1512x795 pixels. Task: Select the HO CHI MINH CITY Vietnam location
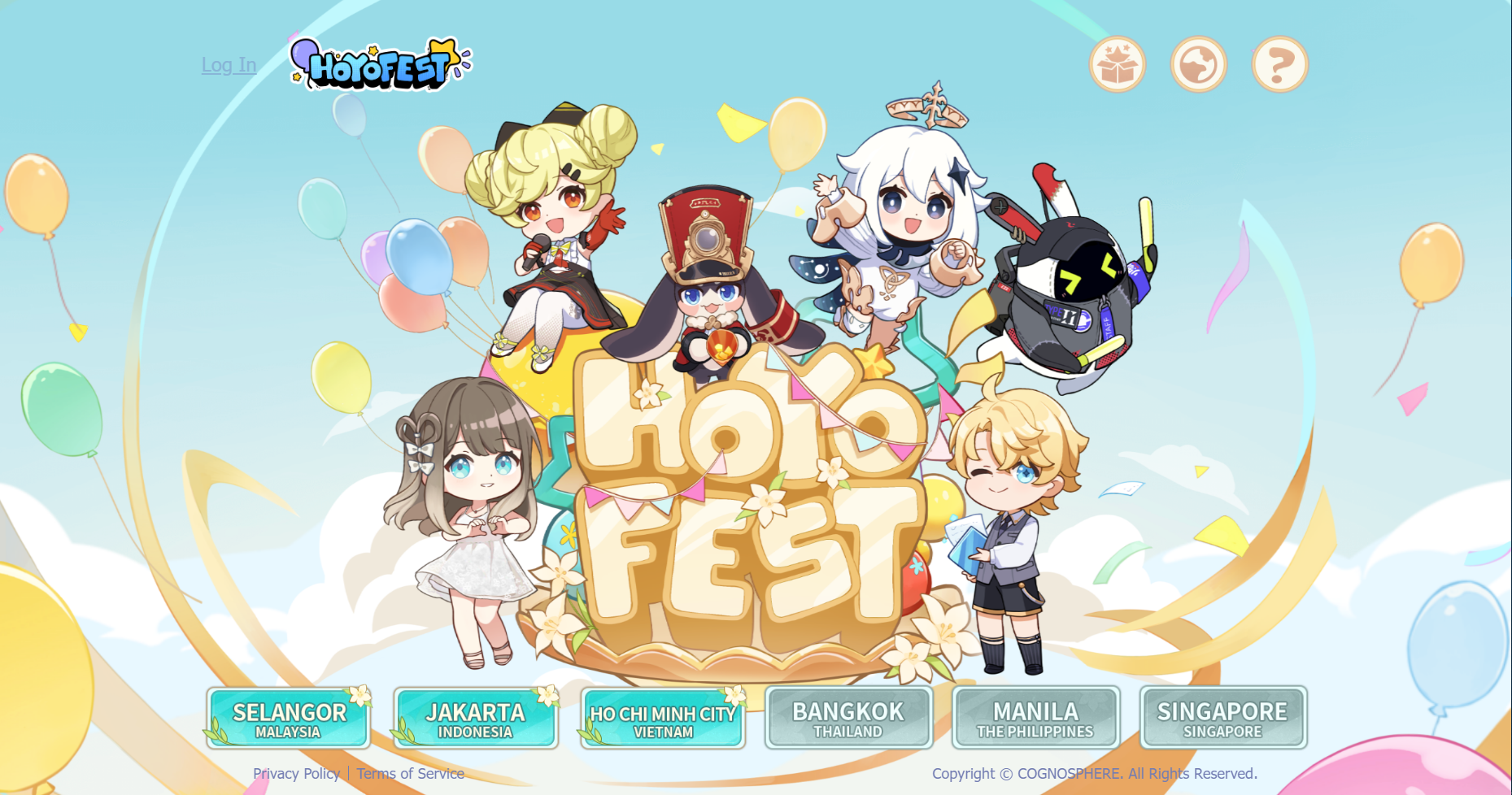pos(662,719)
